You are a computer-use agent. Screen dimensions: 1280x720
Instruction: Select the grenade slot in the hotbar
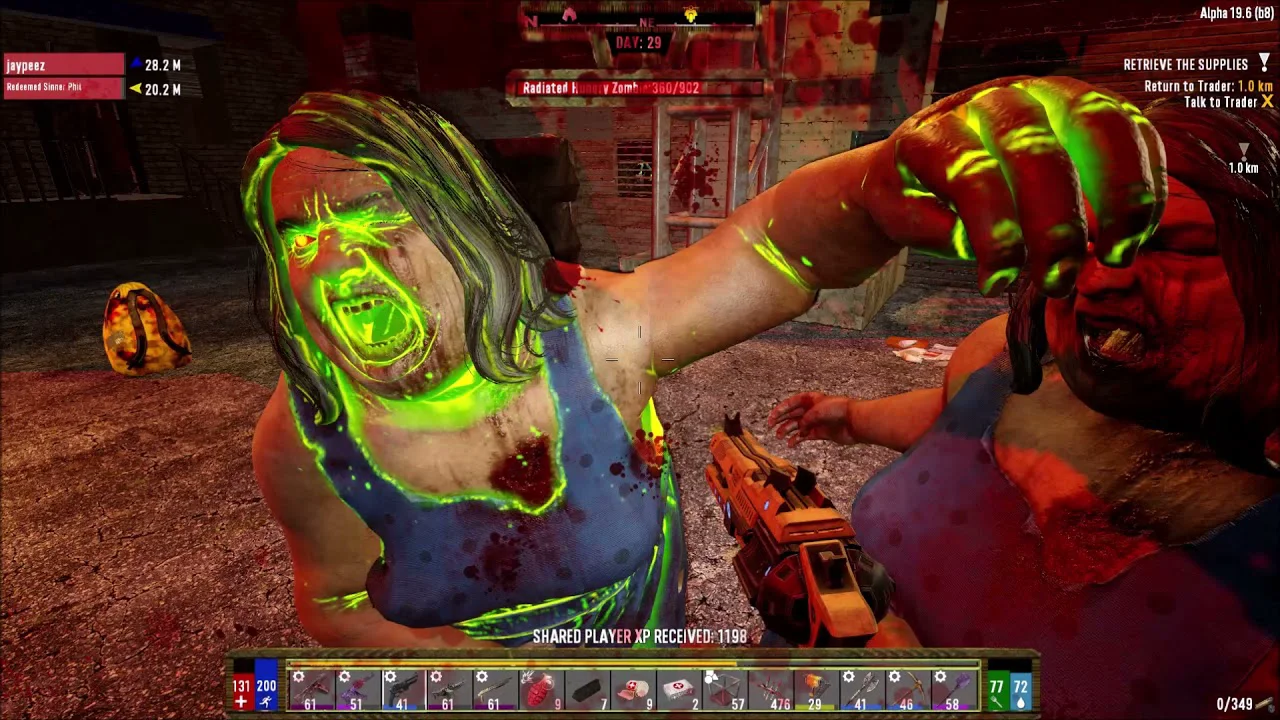[542, 690]
